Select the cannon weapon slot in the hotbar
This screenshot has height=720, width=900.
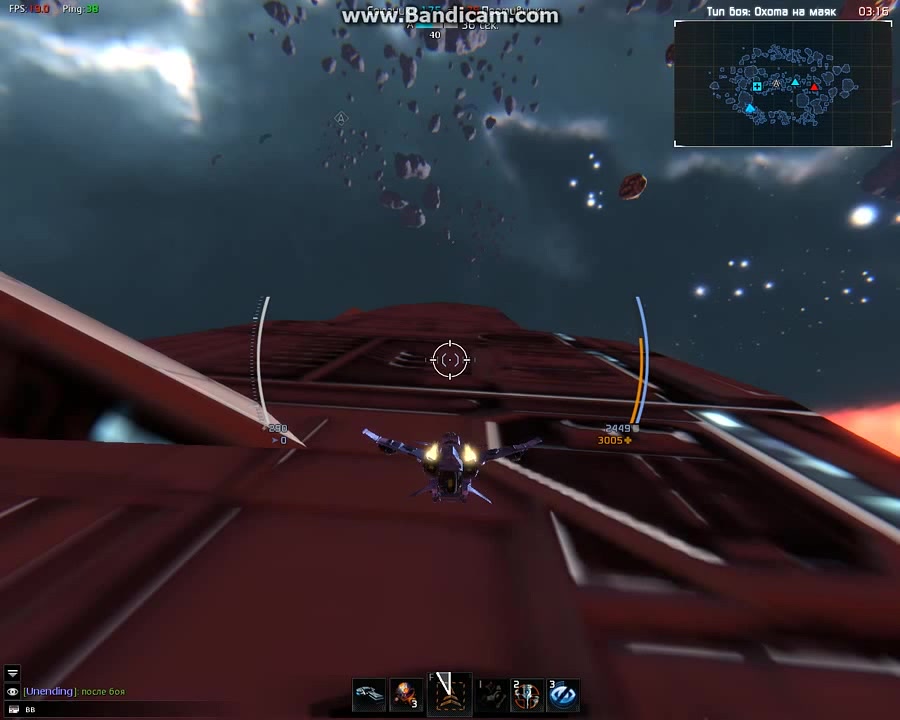(x=369, y=694)
